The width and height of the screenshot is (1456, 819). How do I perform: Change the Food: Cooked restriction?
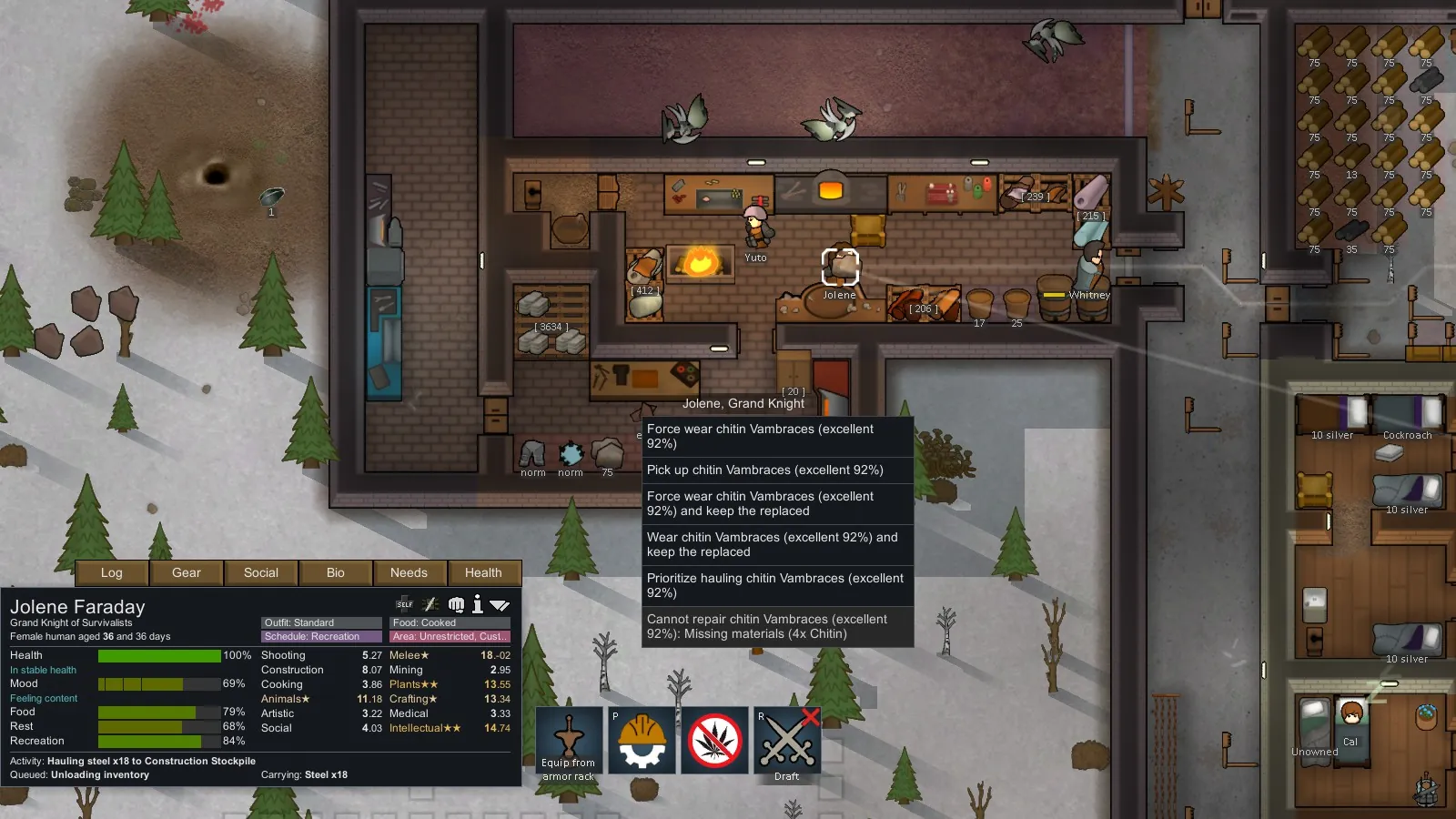pos(450,623)
